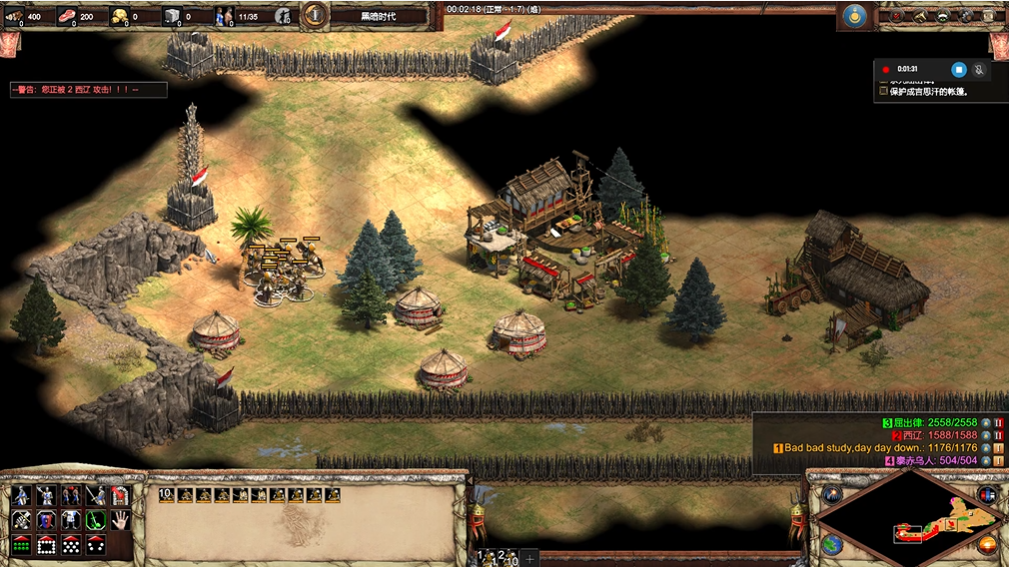Click the minimap sunset-orange button
Image resolution: width=1009 pixels, height=567 pixels.
pyautogui.click(x=988, y=545)
